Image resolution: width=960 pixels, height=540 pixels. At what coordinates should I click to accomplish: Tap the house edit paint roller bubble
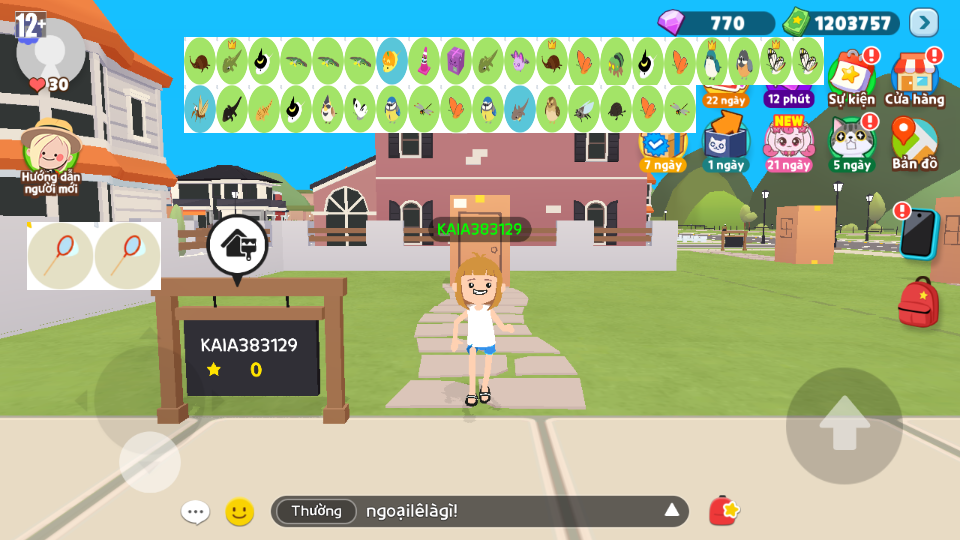tap(237, 245)
